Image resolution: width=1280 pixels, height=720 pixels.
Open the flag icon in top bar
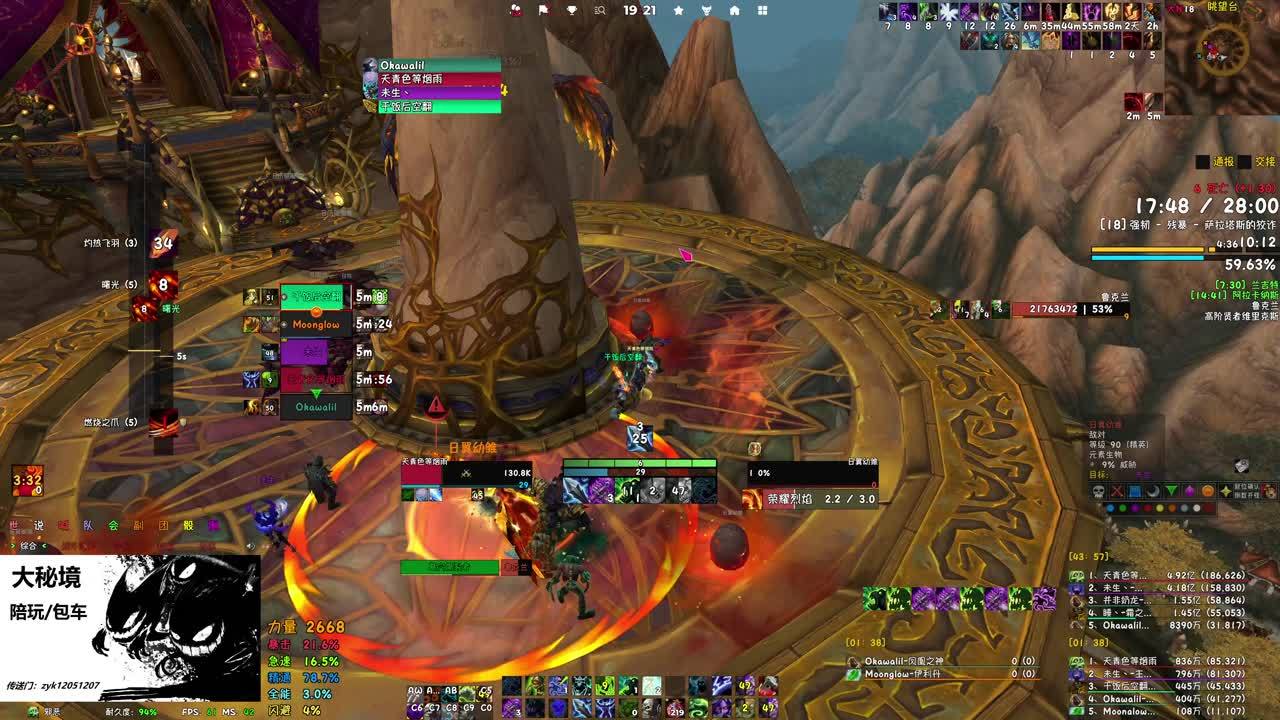[x=544, y=10]
